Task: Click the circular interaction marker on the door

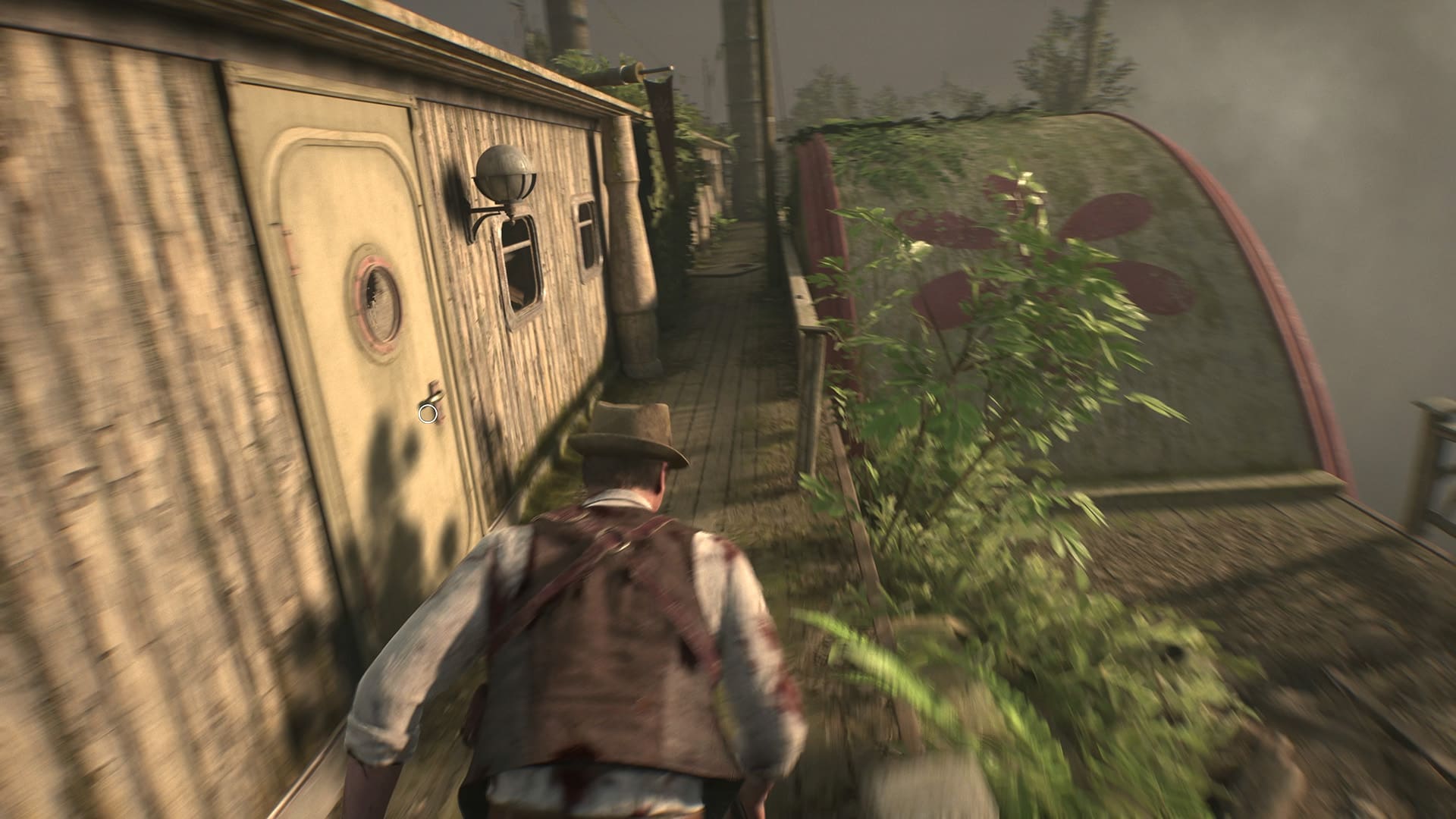Action: (428, 413)
